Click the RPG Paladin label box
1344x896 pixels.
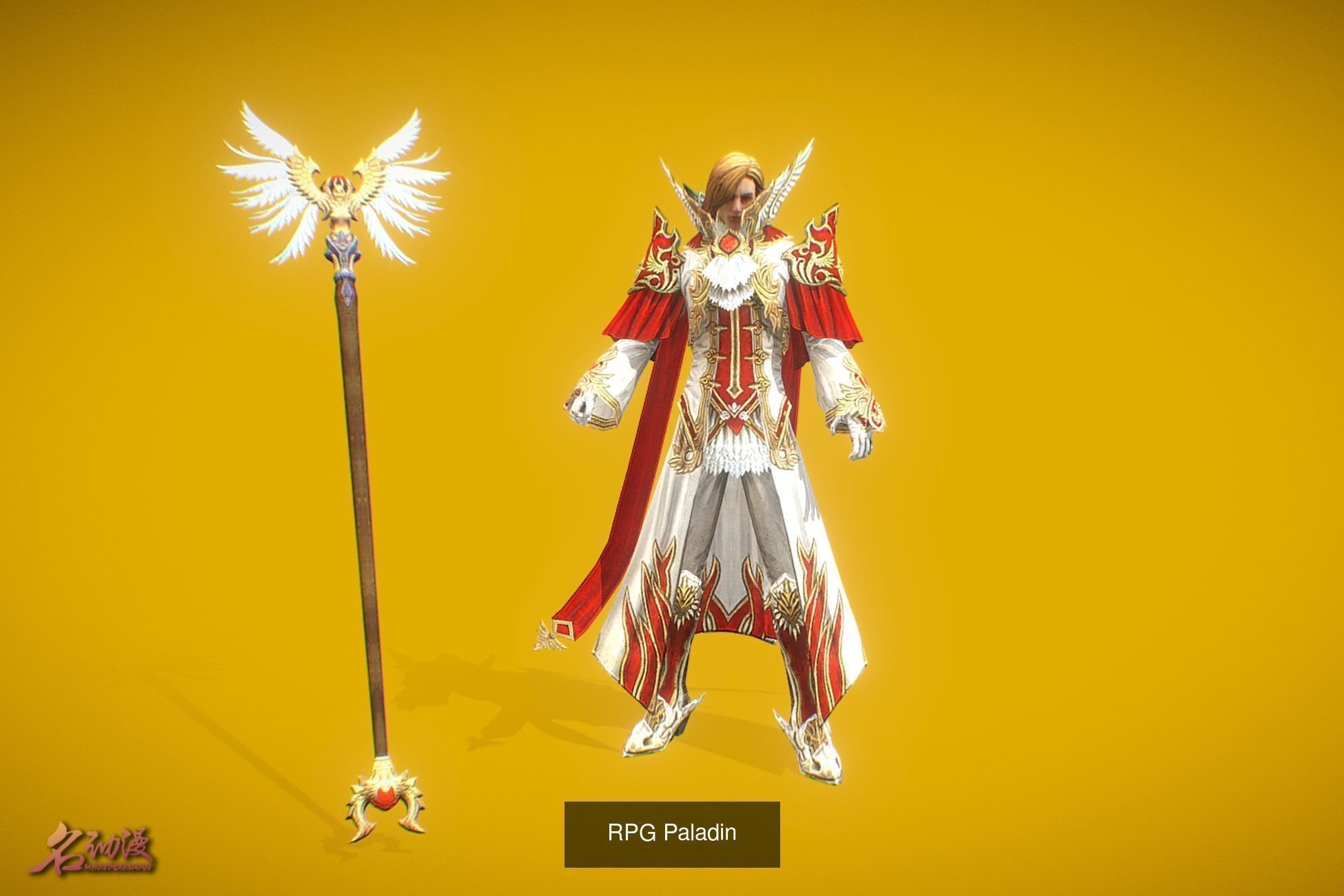[672, 833]
